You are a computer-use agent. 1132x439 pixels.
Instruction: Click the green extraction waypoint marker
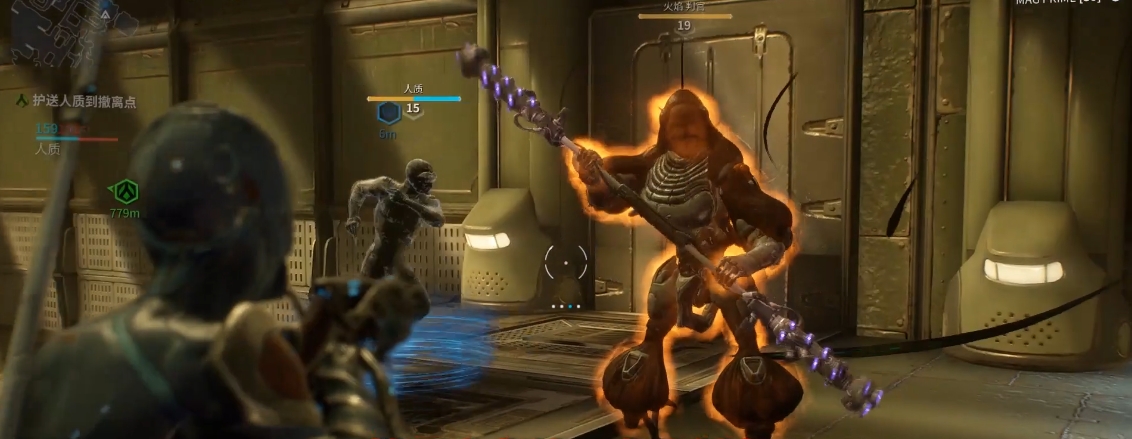click(x=125, y=190)
